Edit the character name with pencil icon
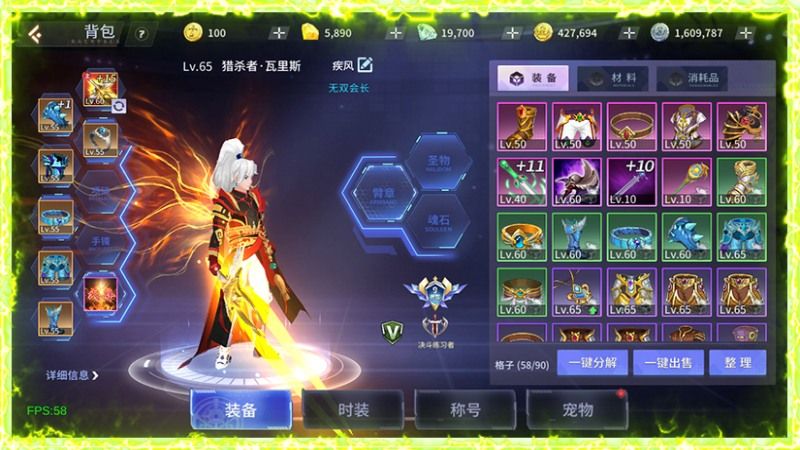 click(365, 66)
